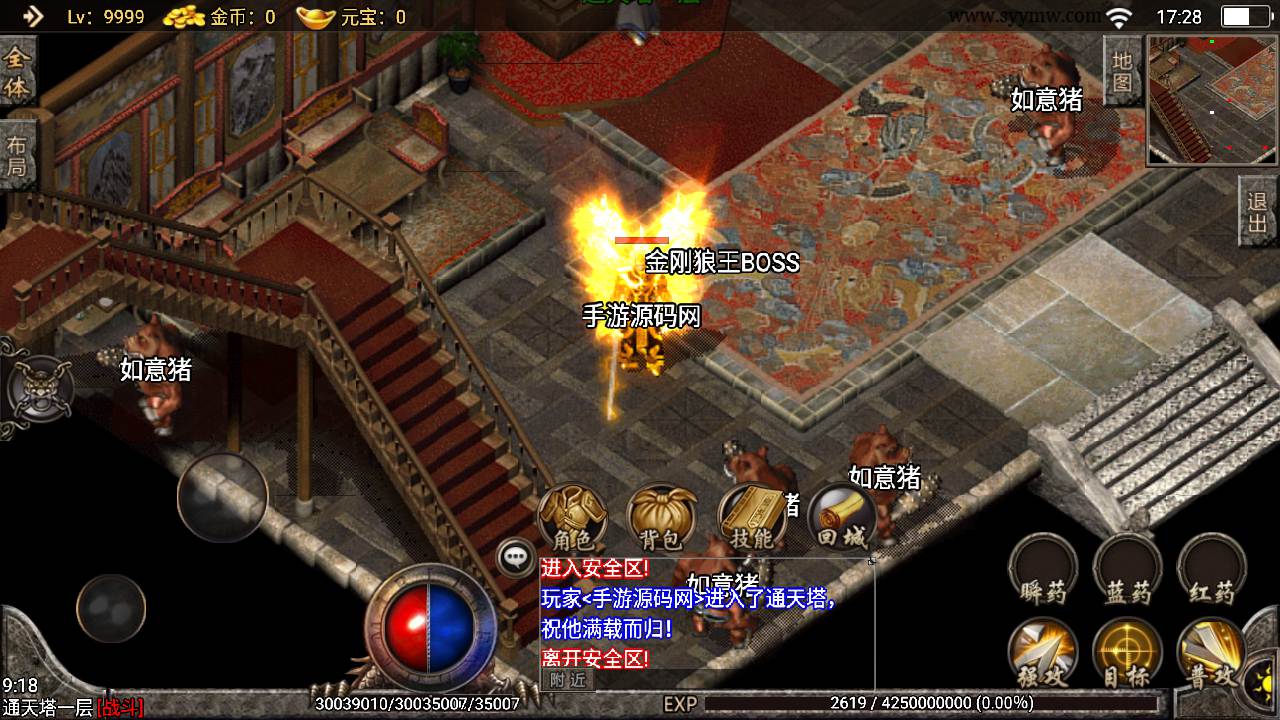Viewport: 1280px width, 720px height.
Task: Click the minimap thumbnail
Action: pyautogui.click(x=1212, y=100)
